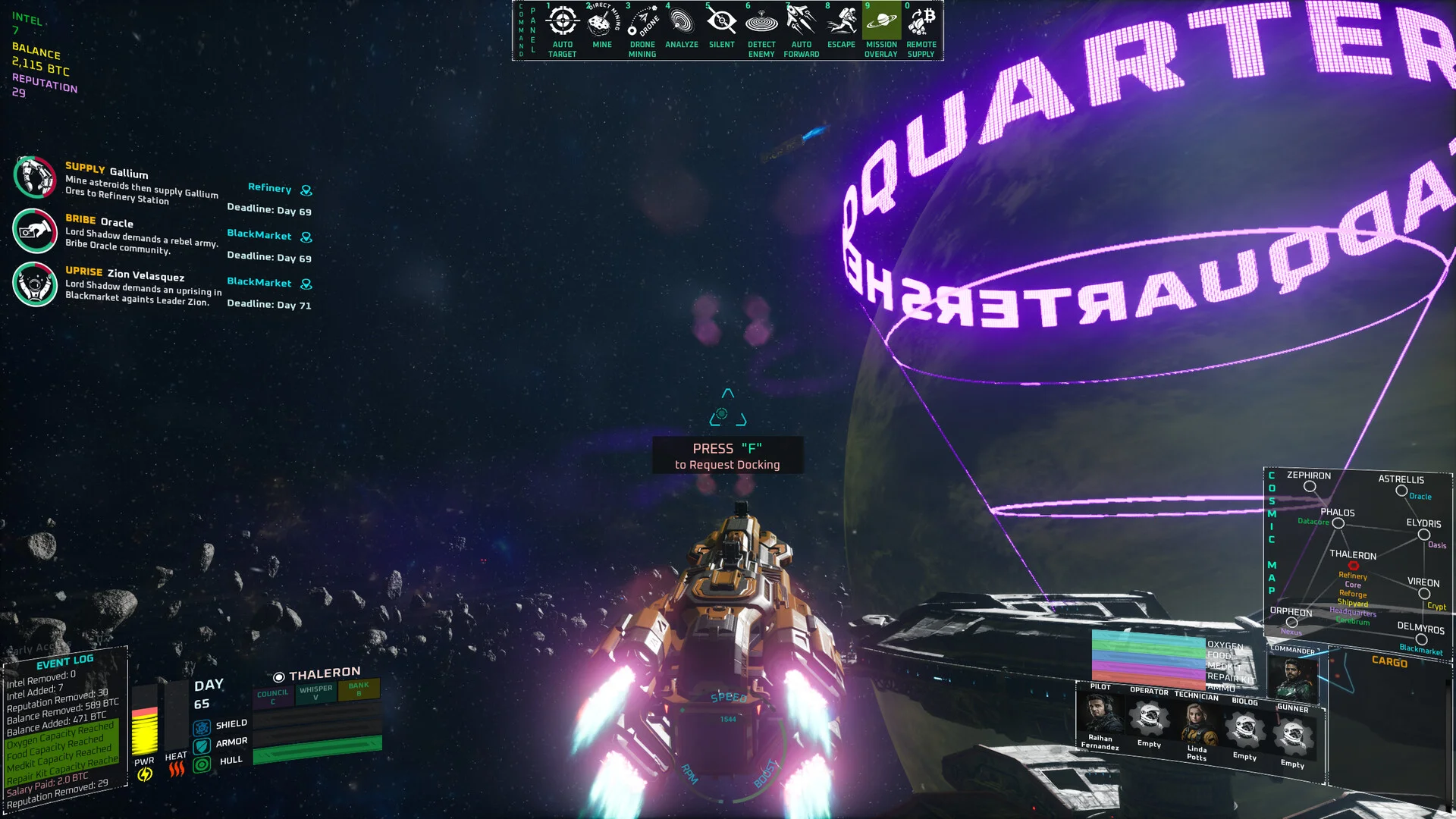The width and height of the screenshot is (1456, 819).
Task: Launch Drone Mining from the command panel
Action: pos(642,21)
